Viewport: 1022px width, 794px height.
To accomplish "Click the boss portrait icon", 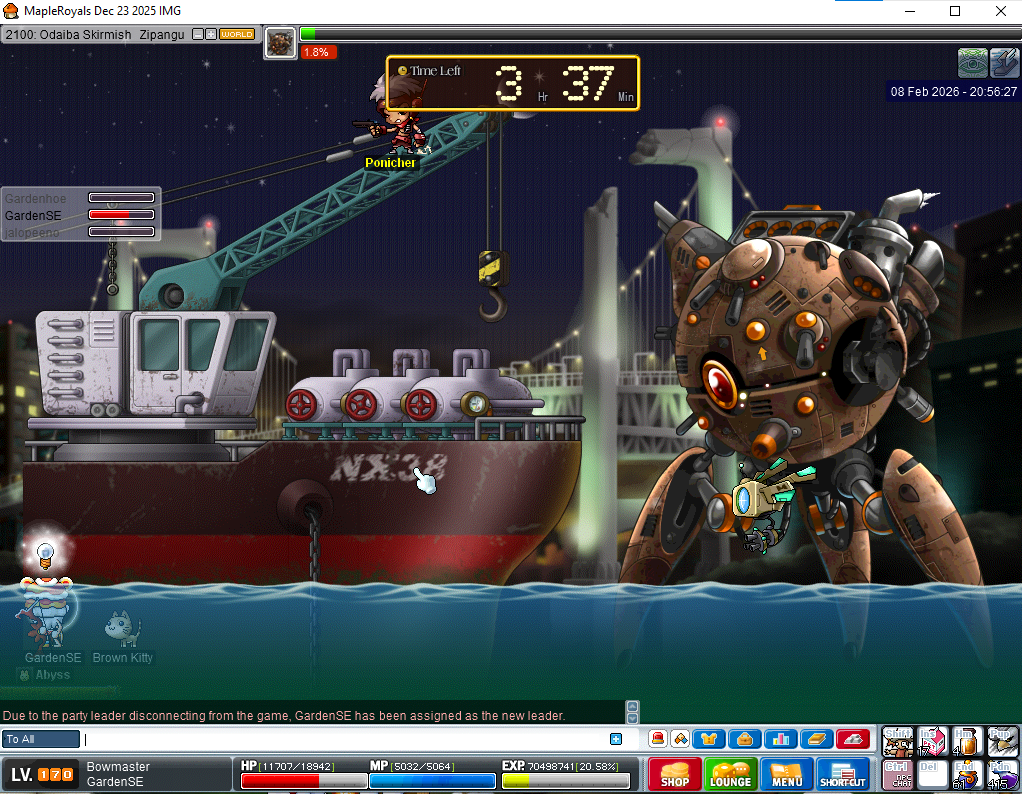I will point(281,43).
